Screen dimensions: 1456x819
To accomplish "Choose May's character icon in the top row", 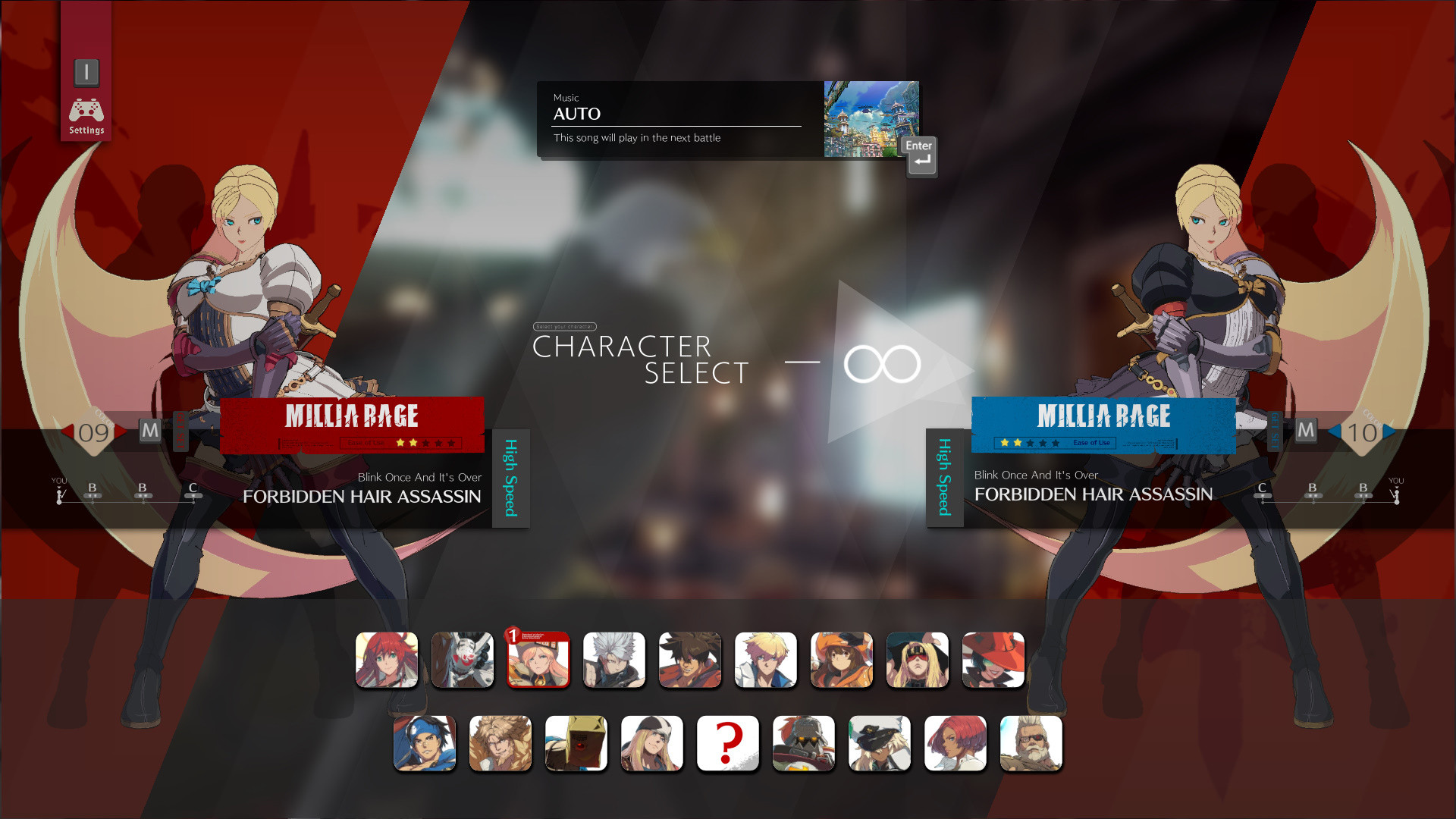I will point(842,660).
